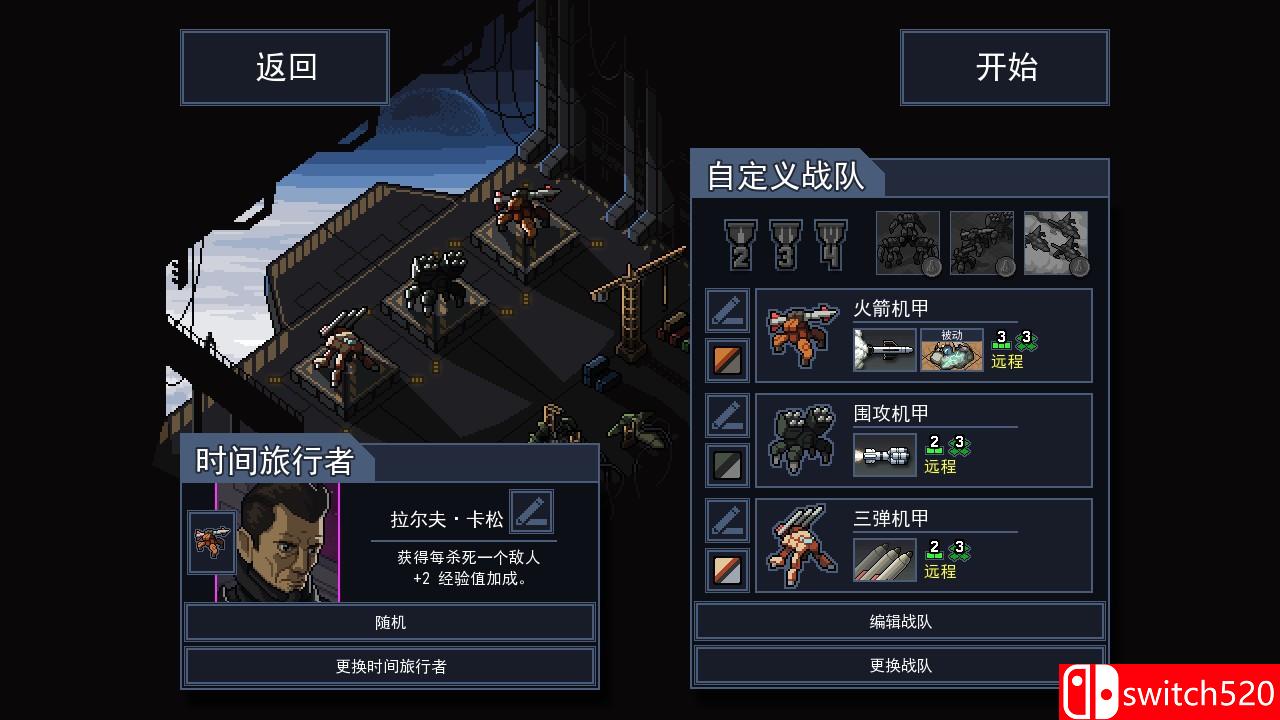Click the pencil edit icon beside the Triple Mech
Screen dimensions: 1280x720
tap(727, 521)
